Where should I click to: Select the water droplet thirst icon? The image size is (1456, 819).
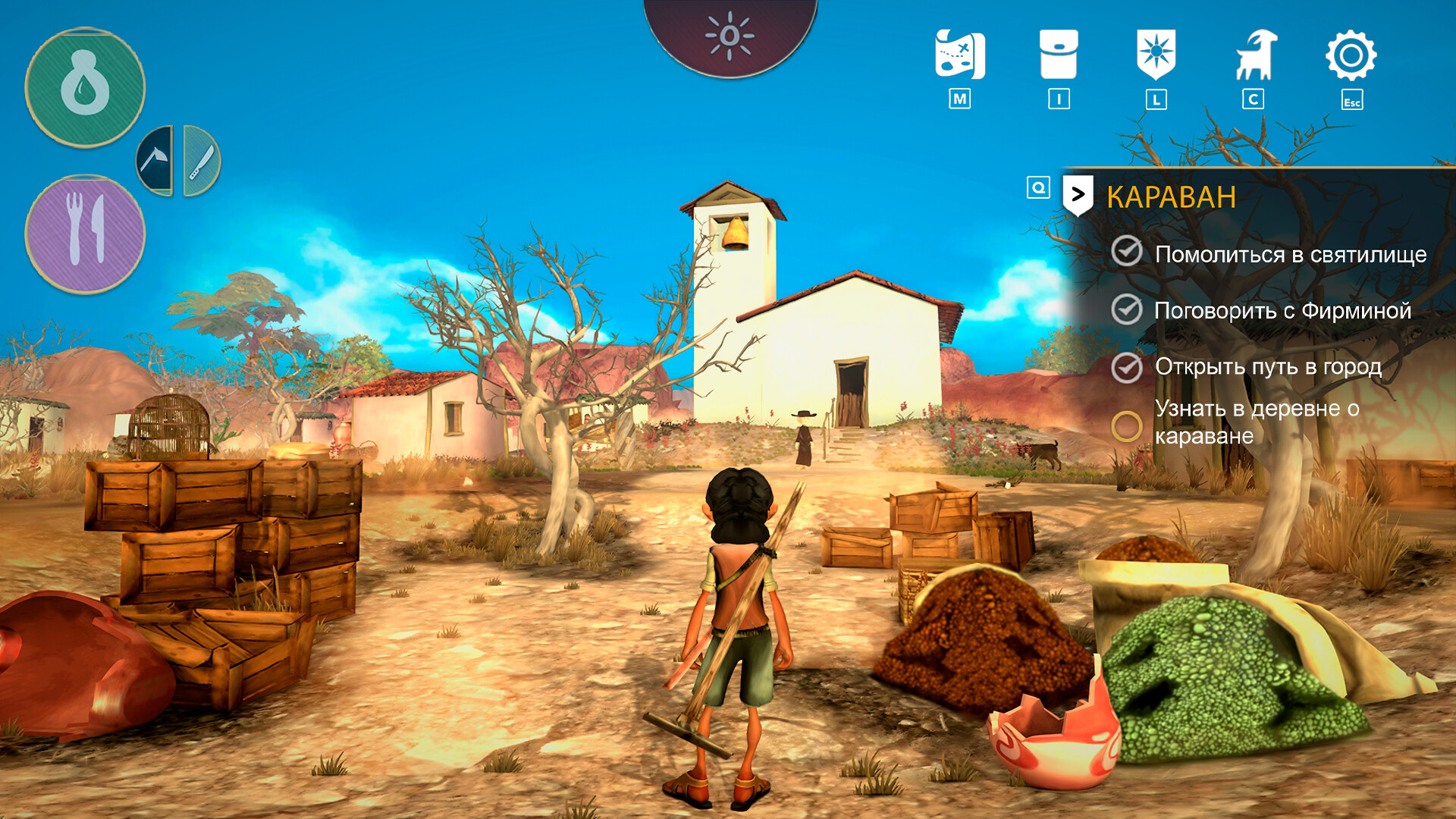87,86
